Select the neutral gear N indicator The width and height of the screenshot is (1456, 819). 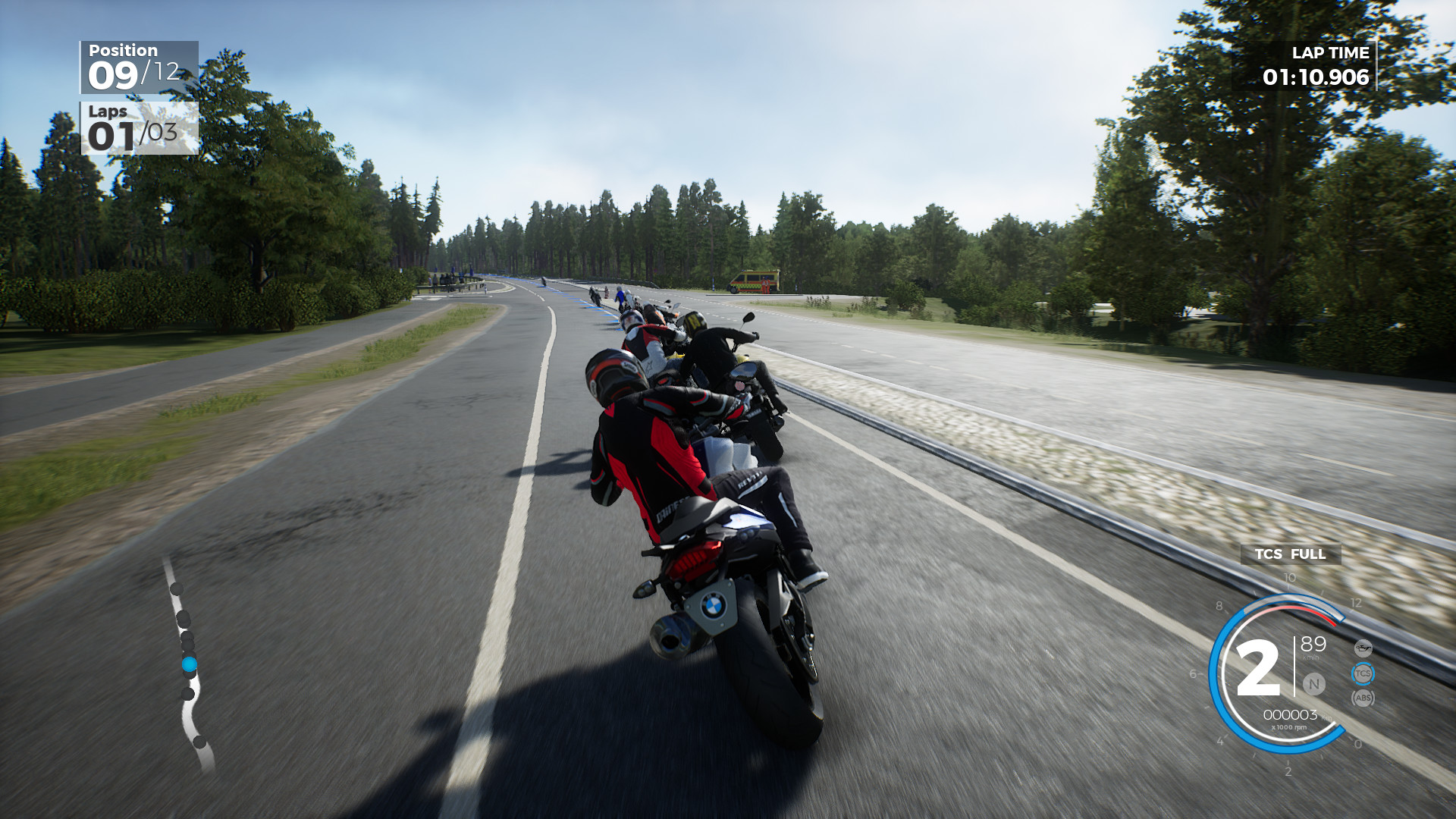pos(1313,684)
